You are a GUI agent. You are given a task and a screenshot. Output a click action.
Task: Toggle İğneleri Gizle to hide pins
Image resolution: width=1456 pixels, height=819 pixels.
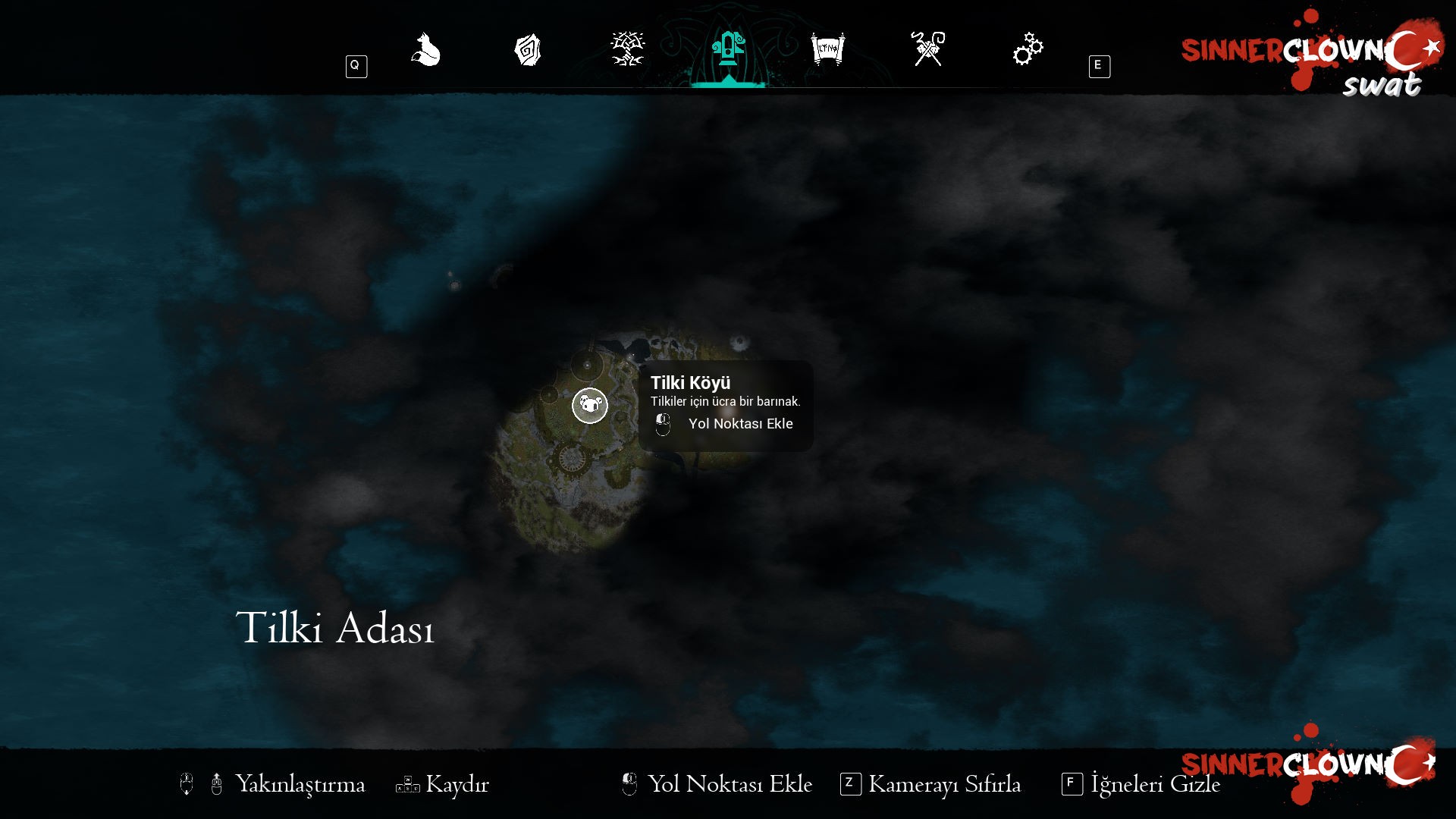click(x=1154, y=784)
